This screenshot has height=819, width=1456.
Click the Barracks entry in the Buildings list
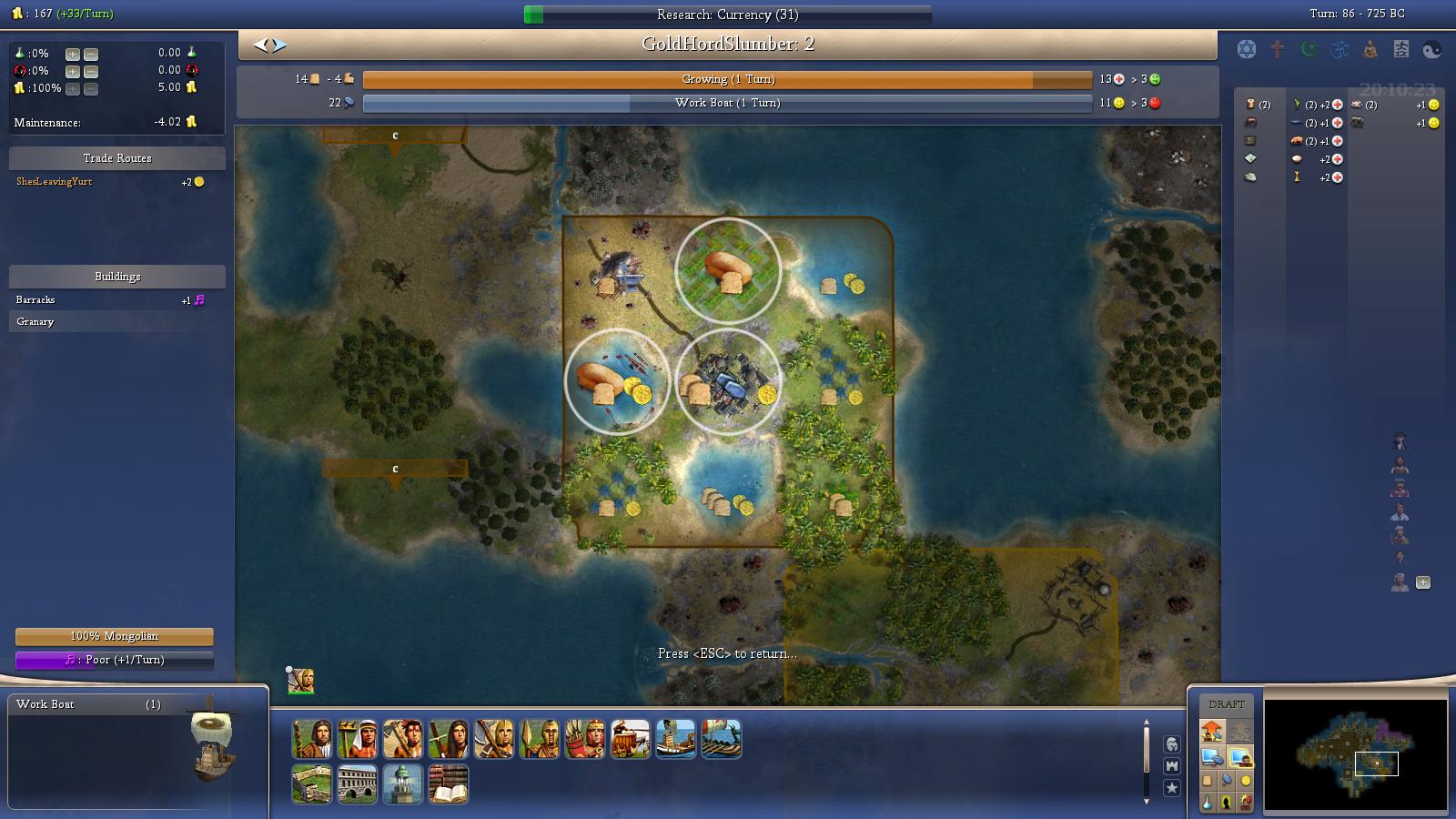[x=36, y=299]
